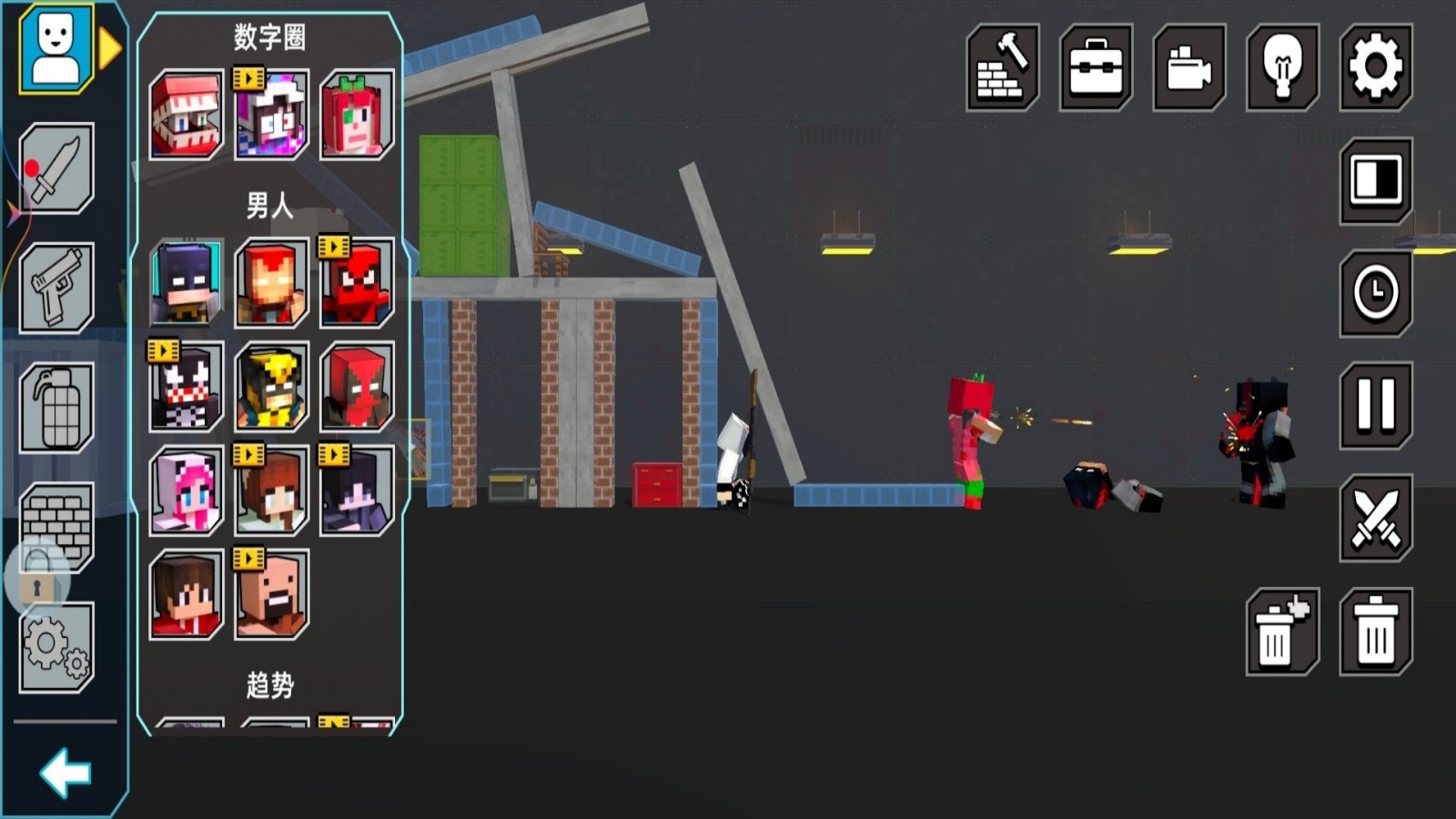Open the hammer and bricks build tool
The width and height of the screenshot is (1456, 819).
pos(1002,67)
